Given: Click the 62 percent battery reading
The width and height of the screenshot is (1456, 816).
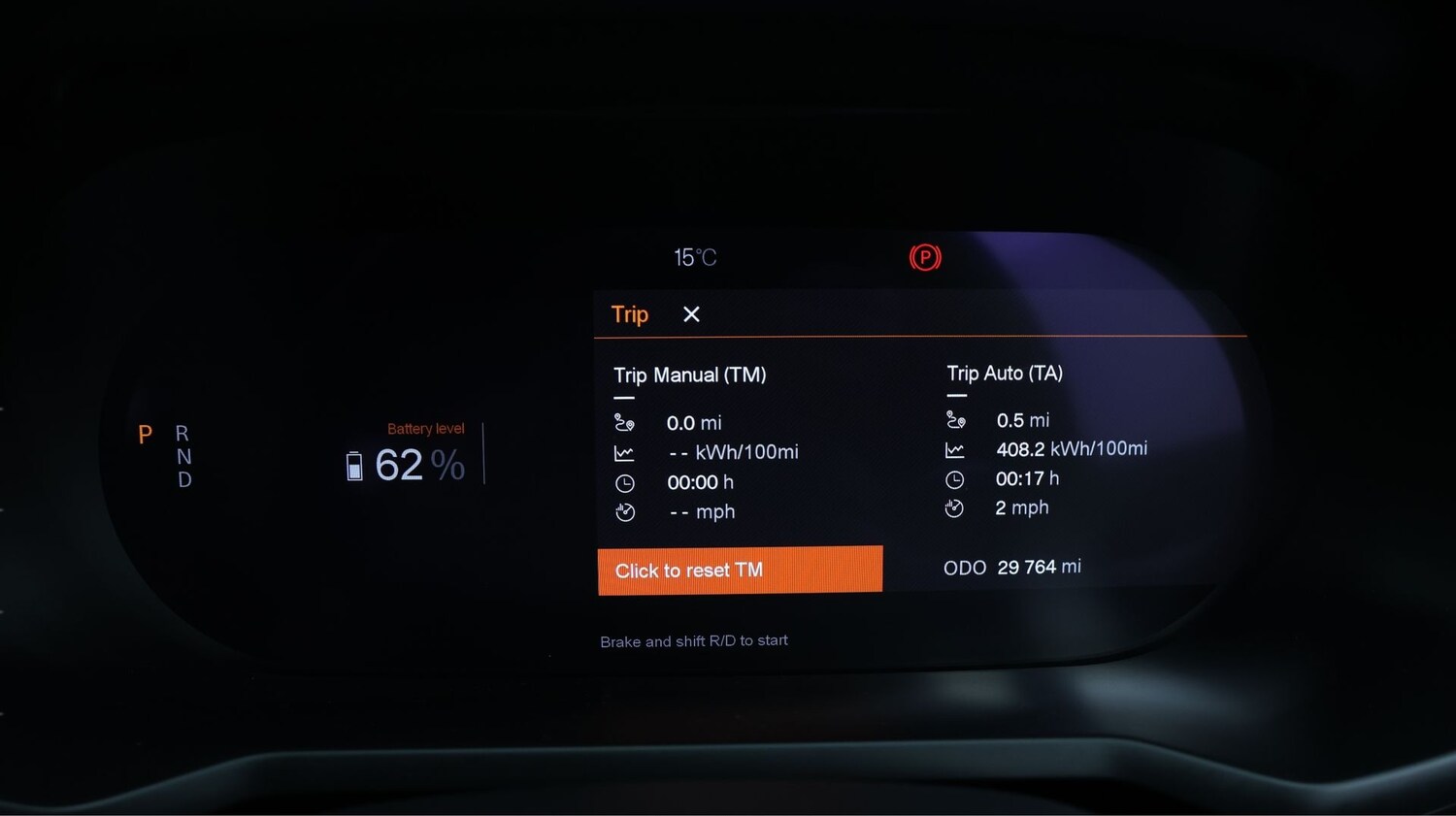Looking at the screenshot, I should tap(408, 465).
